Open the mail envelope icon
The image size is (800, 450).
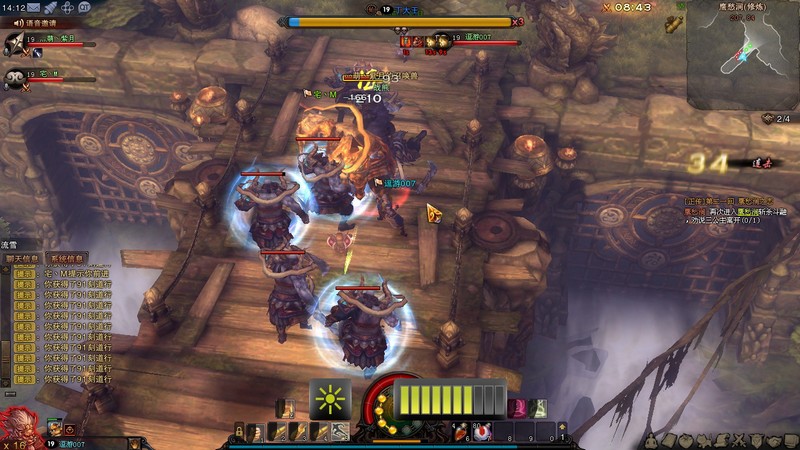point(33,7)
